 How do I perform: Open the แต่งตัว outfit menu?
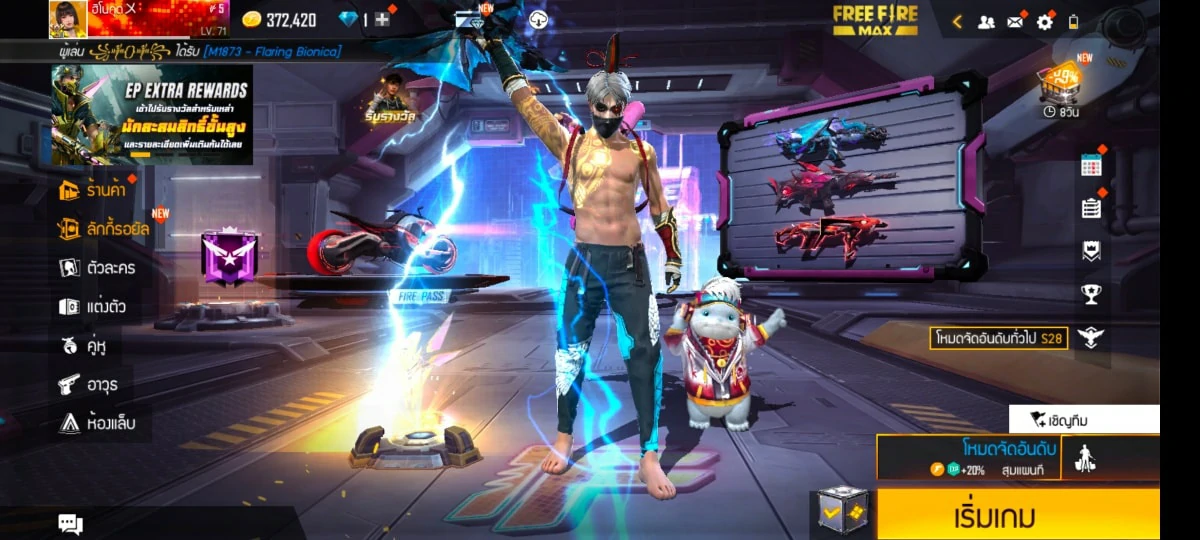tap(92, 307)
